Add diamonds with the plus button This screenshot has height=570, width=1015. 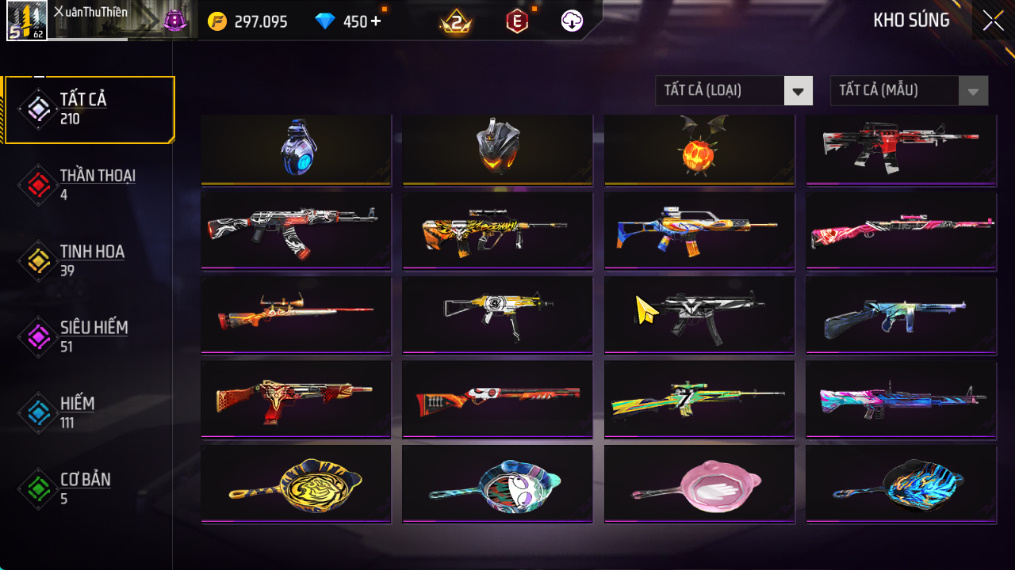pos(376,21)
